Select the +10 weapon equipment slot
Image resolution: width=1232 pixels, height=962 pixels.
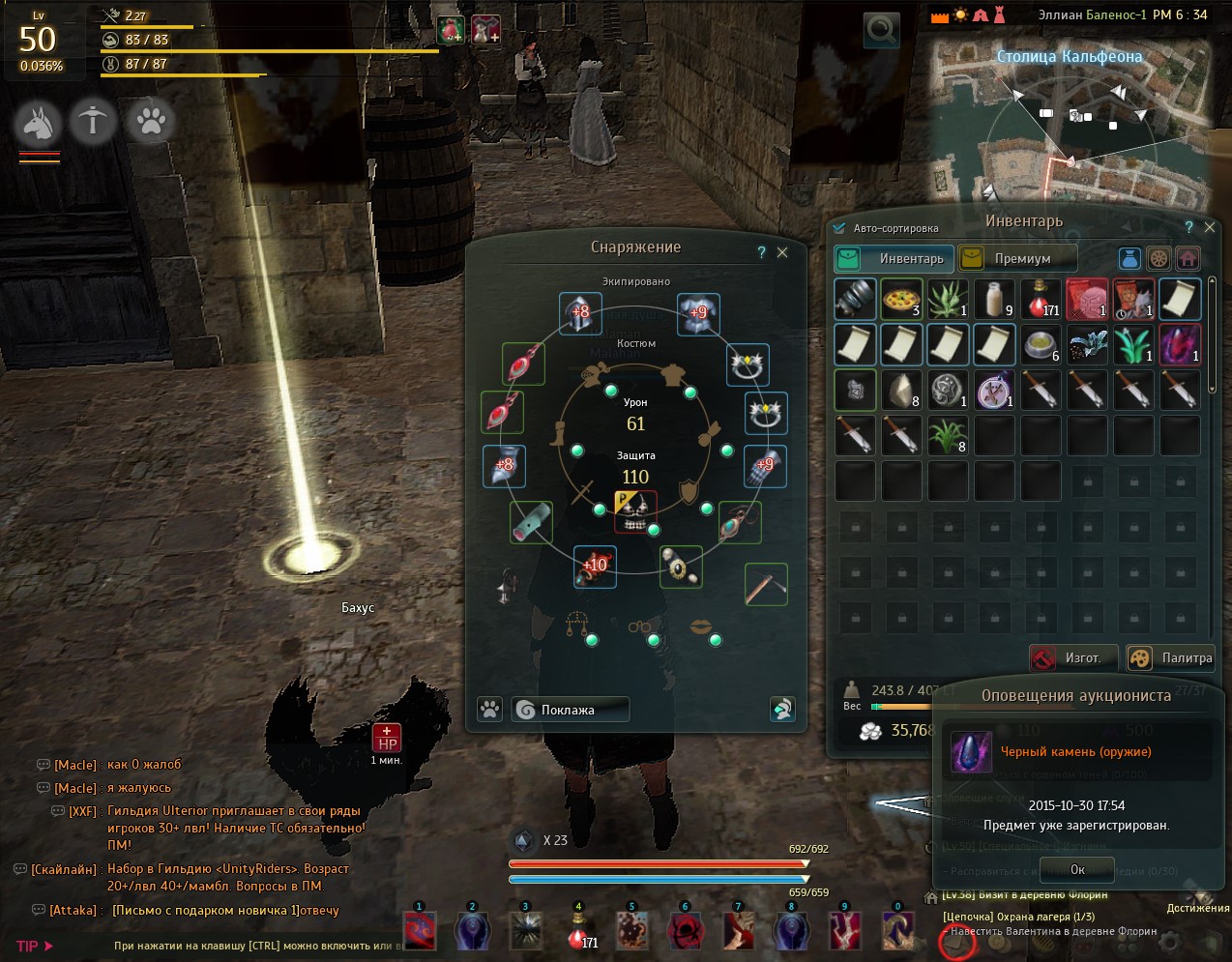(595, 567)
